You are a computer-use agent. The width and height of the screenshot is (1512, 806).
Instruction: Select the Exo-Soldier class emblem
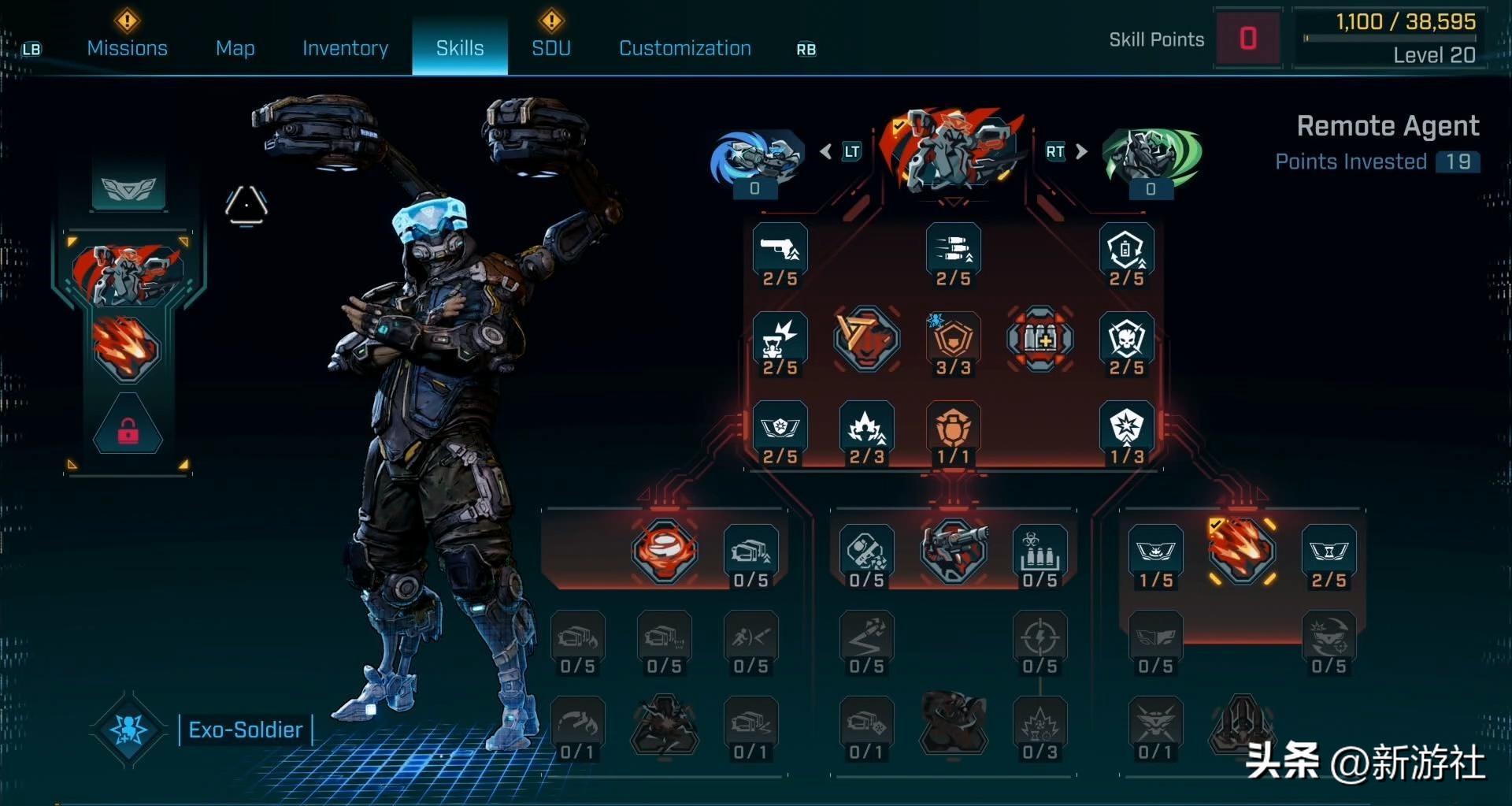pyautogui.click(x=128, y=730)
